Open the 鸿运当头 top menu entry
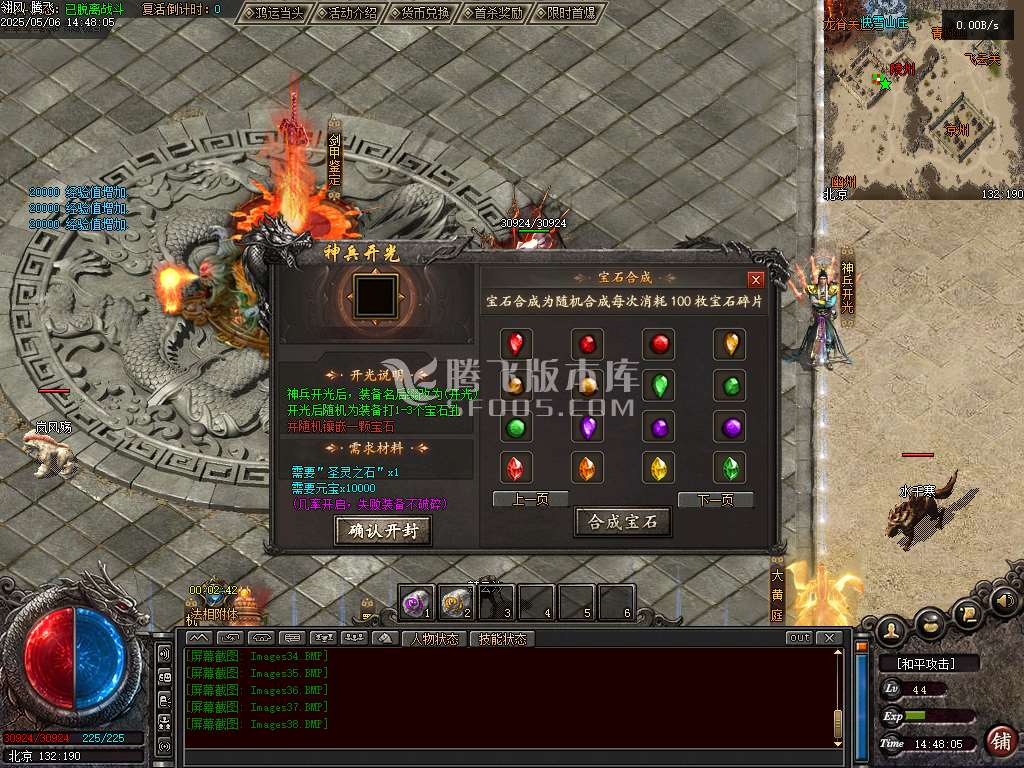Image resolution: width=1024 pixels, height=768 pixels. pos(275,13)
